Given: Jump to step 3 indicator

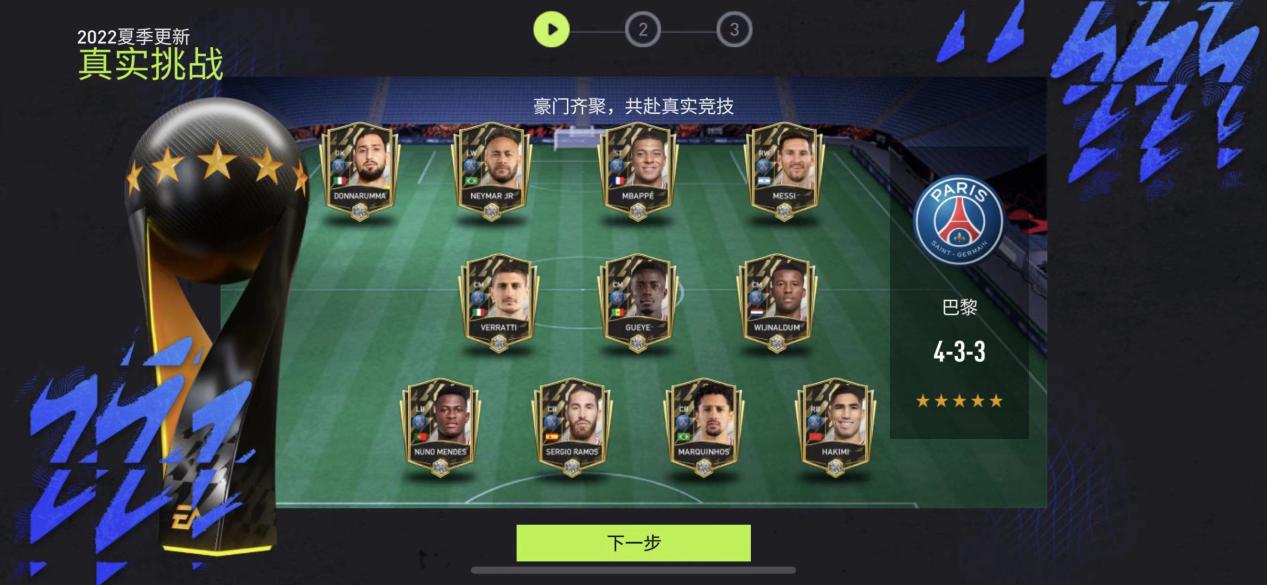Looking at the screenshot, I should click(734, 30).
